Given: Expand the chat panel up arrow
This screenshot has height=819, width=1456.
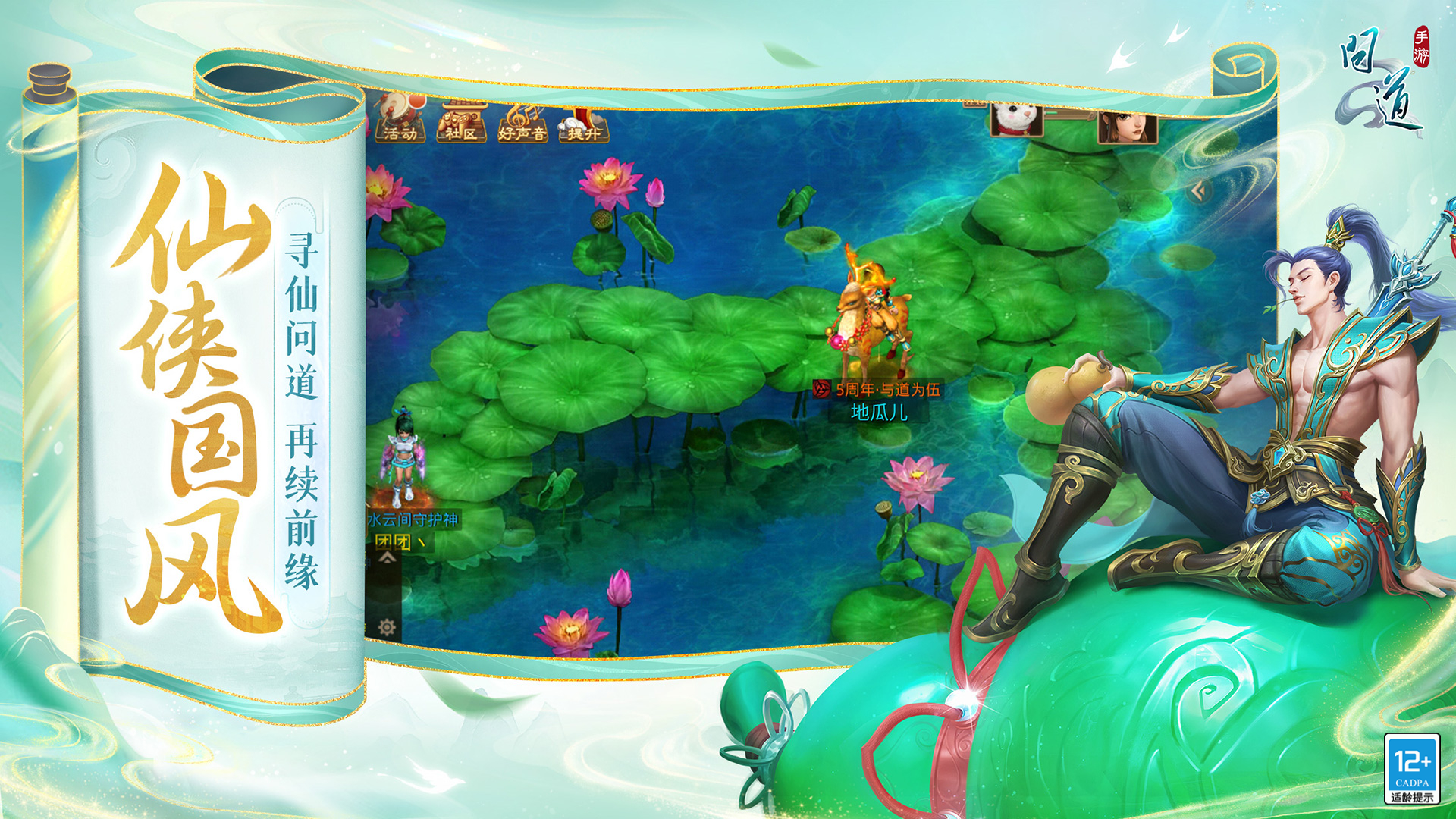Looking at the screenshot, I should pyautogui.click(x=388, y=559).
